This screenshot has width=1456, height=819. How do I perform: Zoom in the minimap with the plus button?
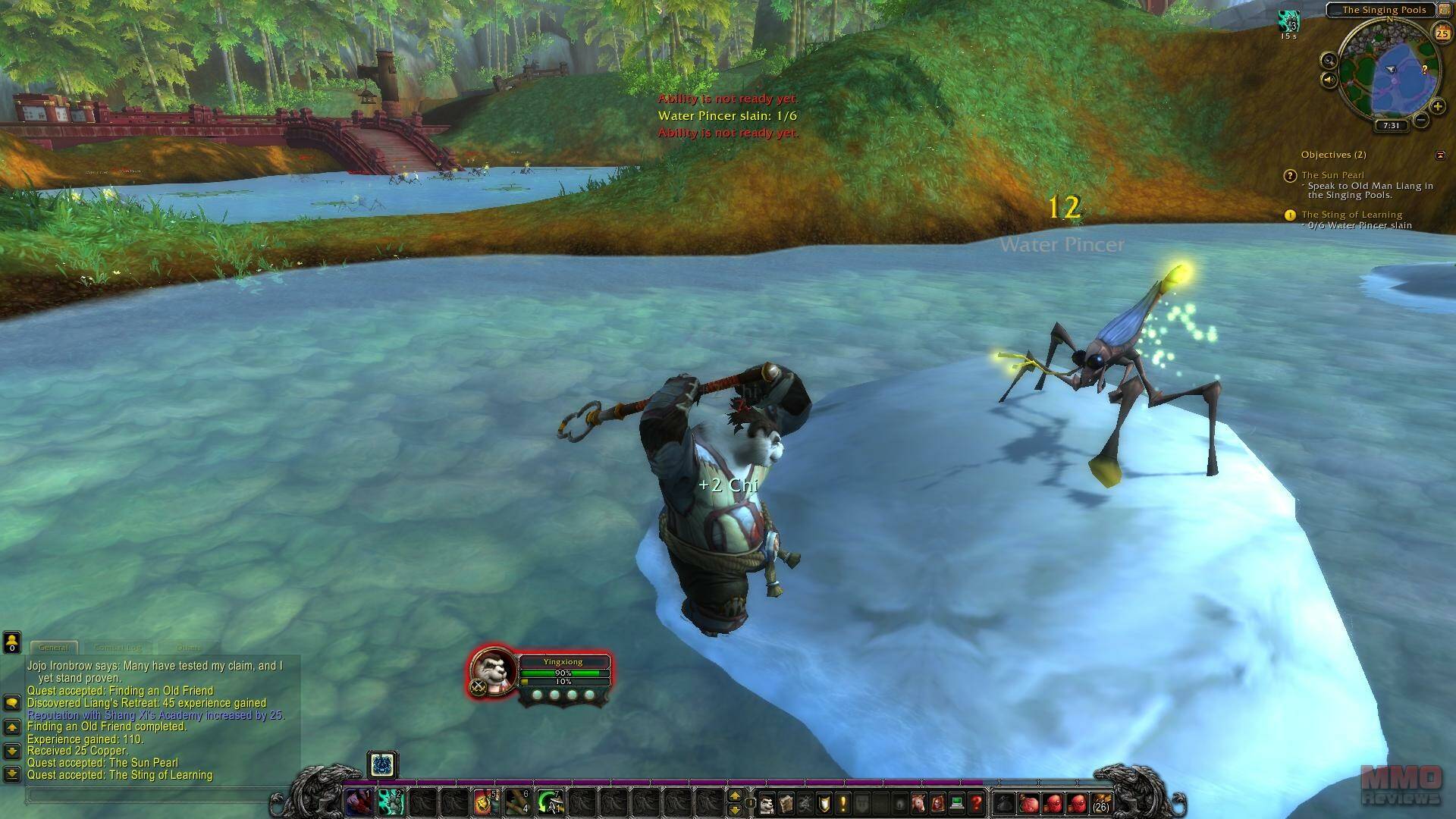[1436, 107]
